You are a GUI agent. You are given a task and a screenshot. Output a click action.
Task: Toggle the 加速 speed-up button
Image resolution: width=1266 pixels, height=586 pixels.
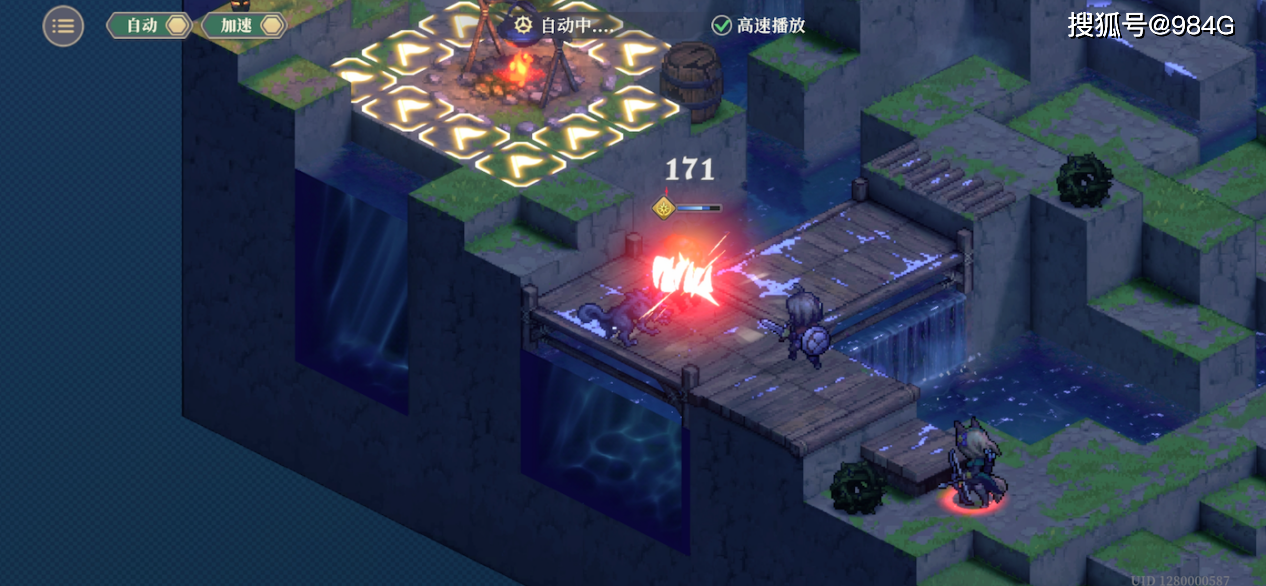pyautogui.click(x=244, y=26)
